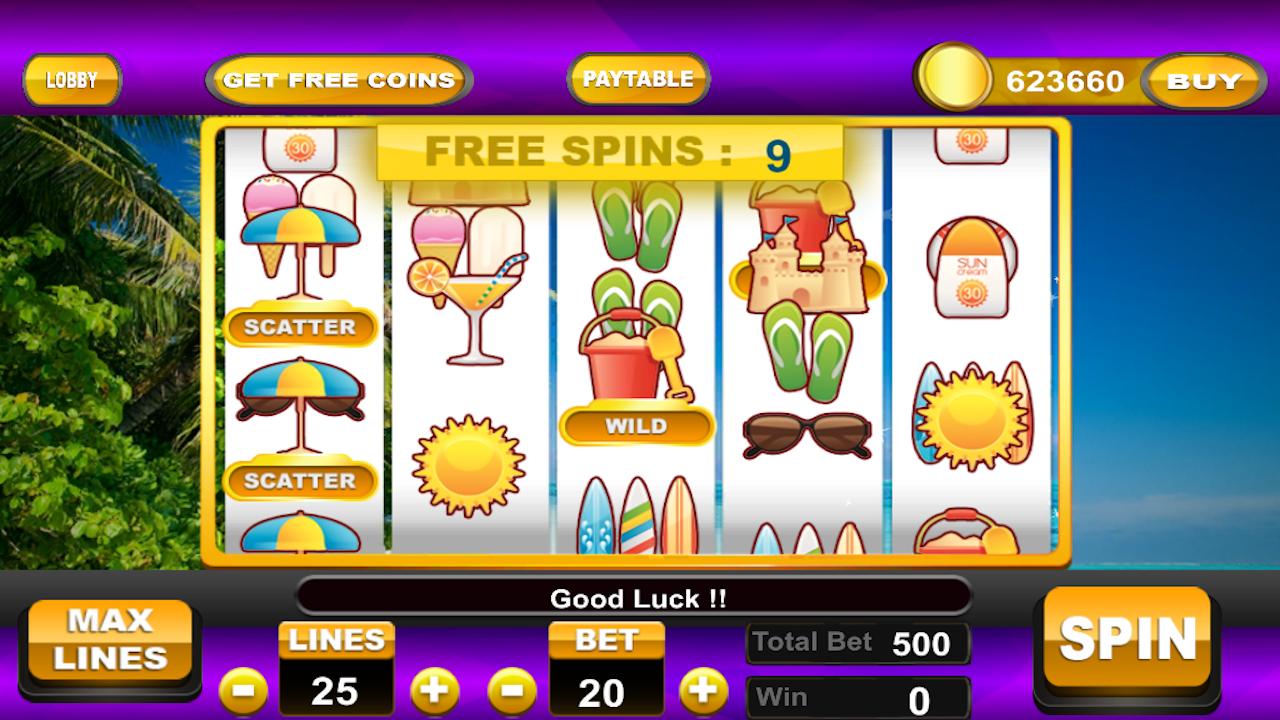Enable MAX LINES
1280x720 pixels.
pos(110,640)
